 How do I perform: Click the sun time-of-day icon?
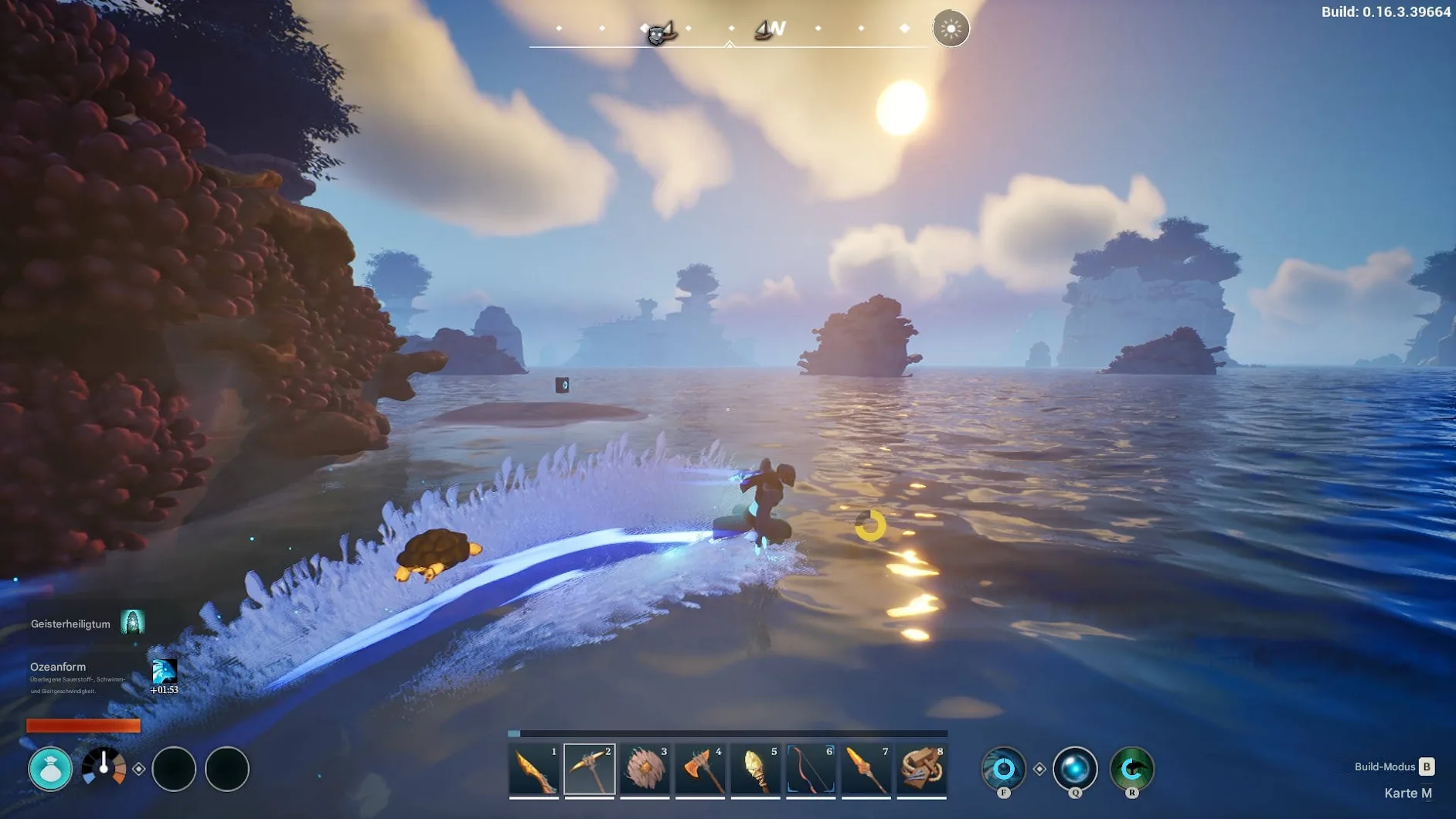pos(951,29)
